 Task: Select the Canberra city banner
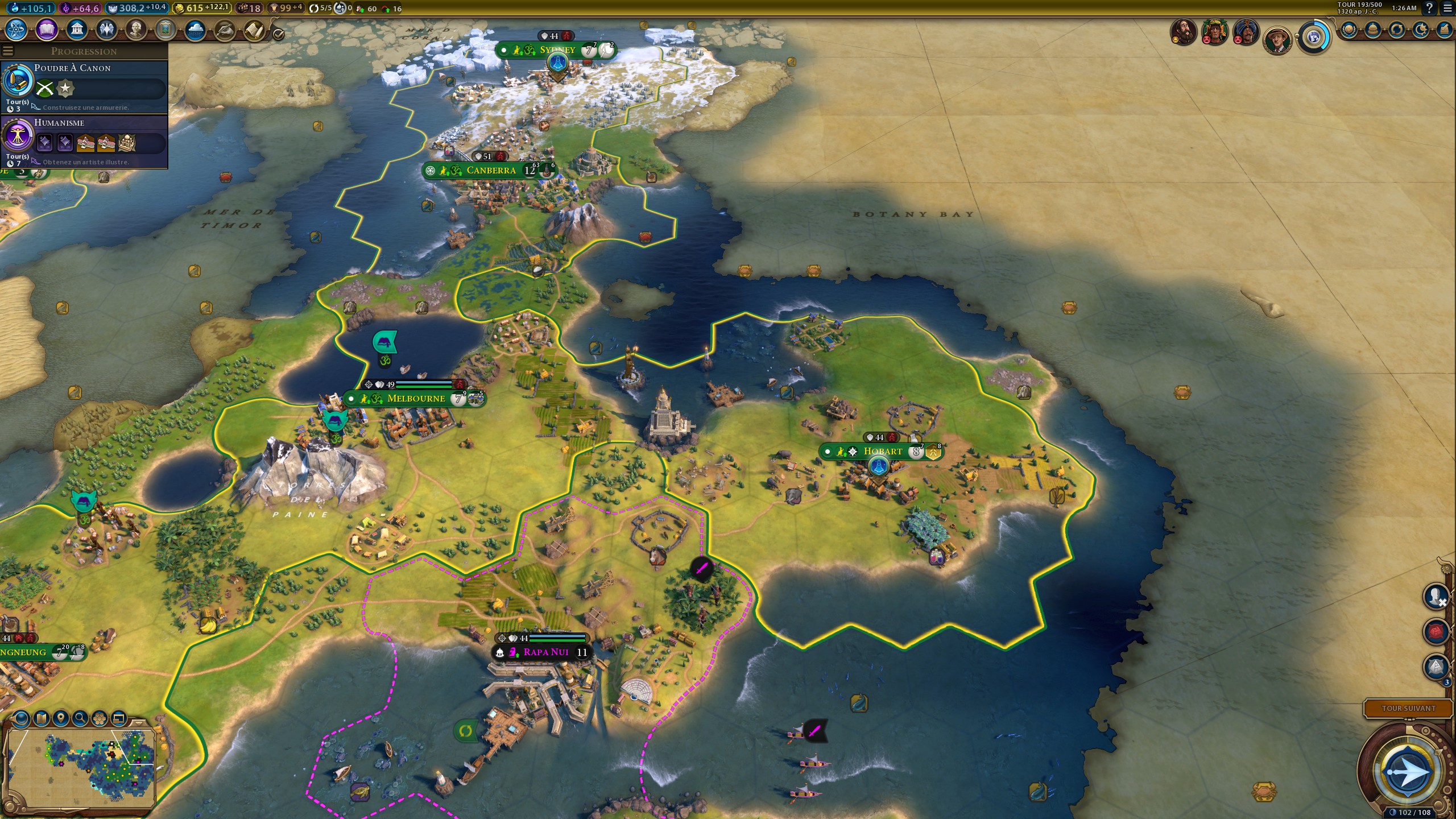click(x=490, y=170)
